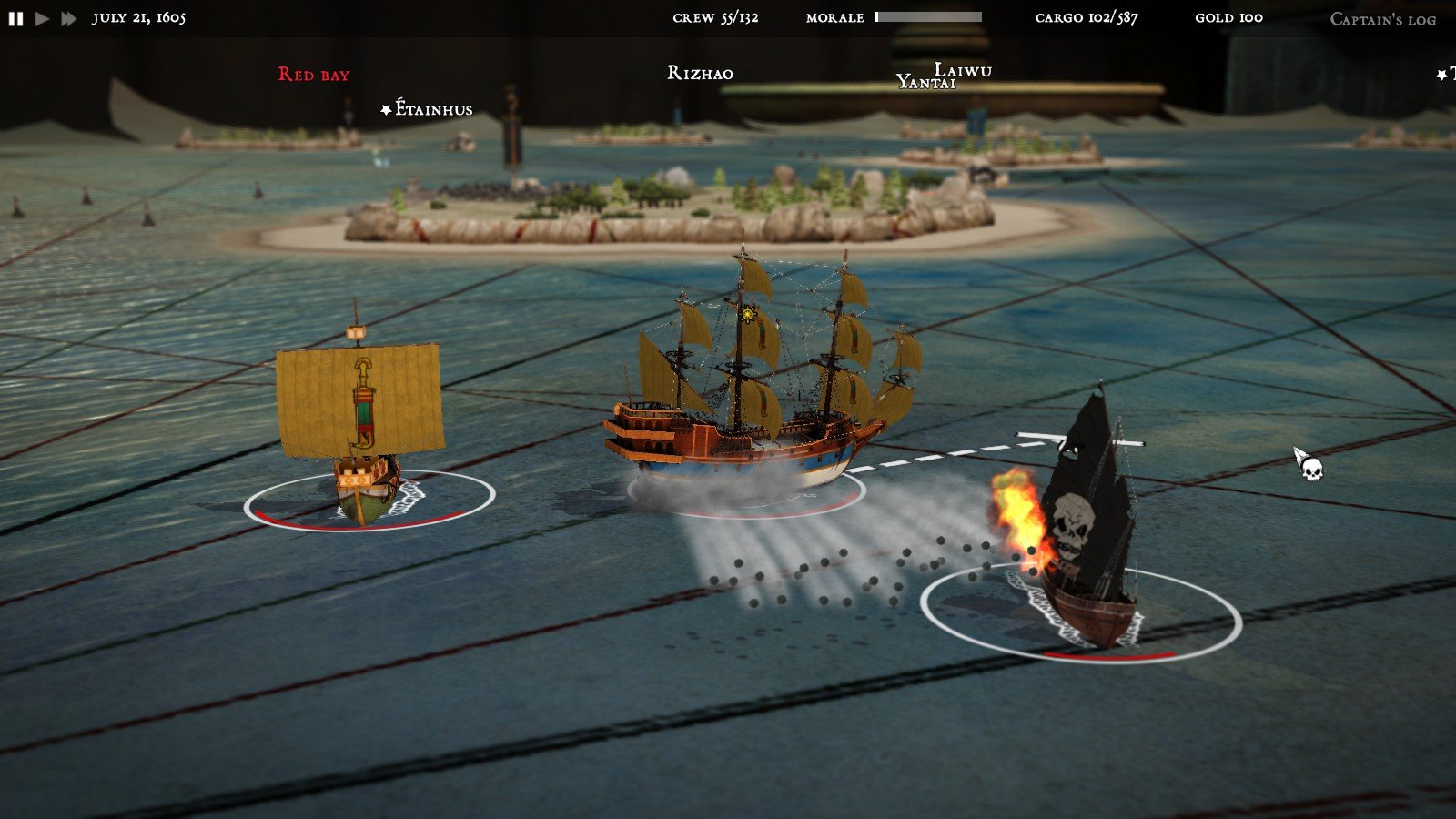The height and width of the screenshot is (819, 1456).
Task: Pause the game with the pause button
Action: pos(15,18)
